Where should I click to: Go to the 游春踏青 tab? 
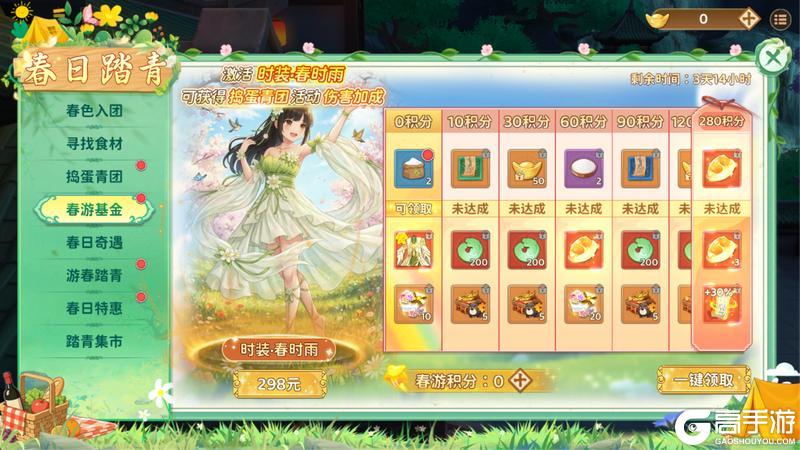pos(94,275)
